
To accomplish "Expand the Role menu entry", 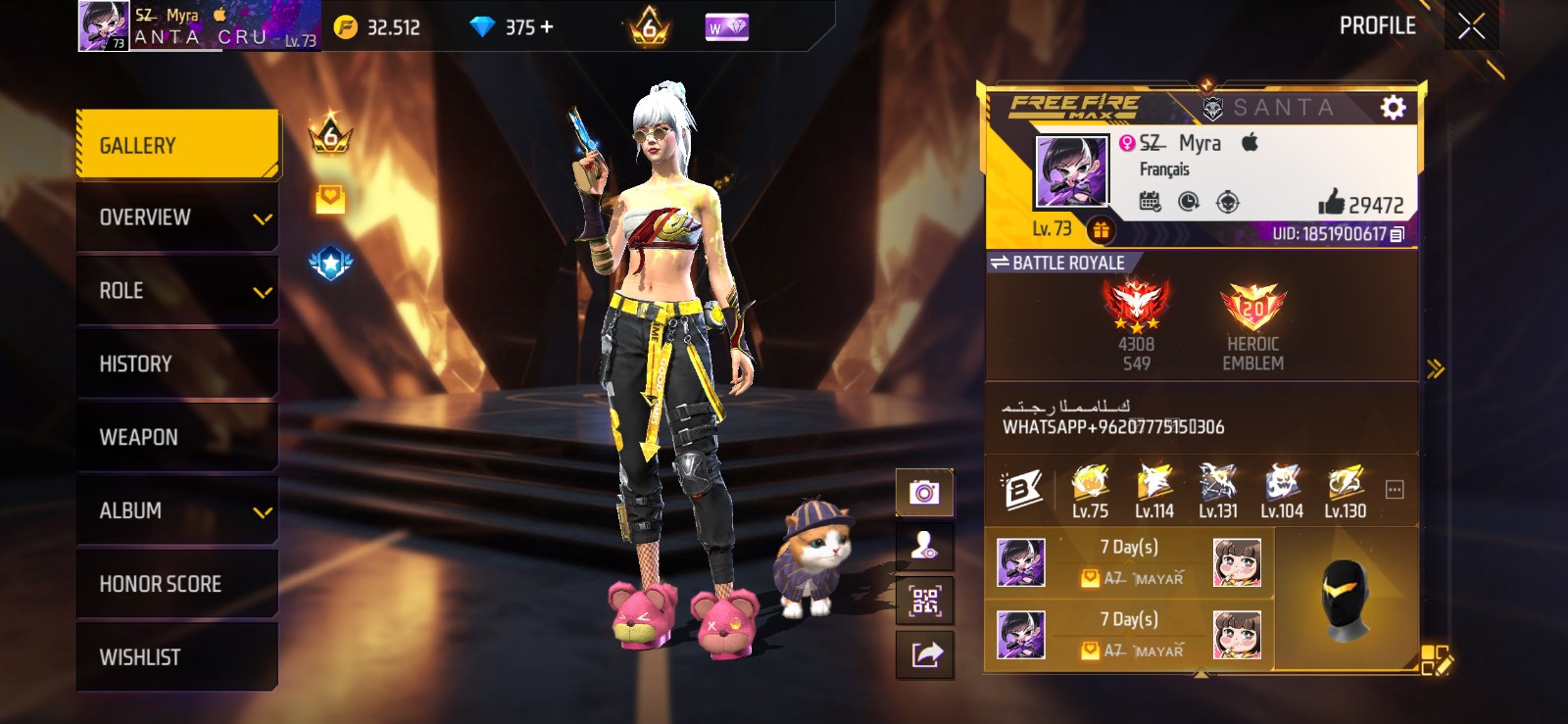I will click(177, 291).
